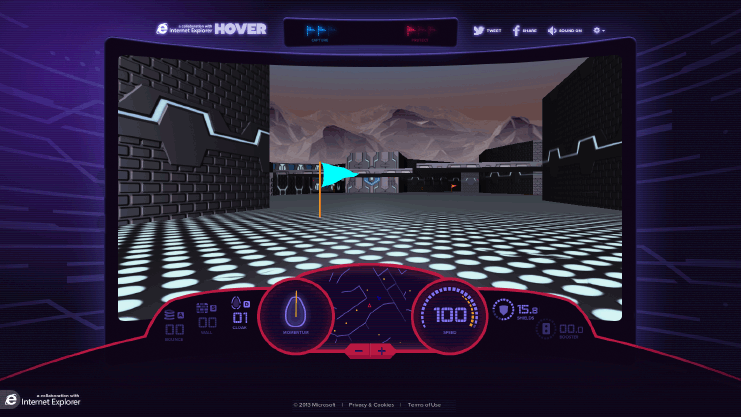Click the Facebook Share button
The image size is (741, 417).
[524, 30]
